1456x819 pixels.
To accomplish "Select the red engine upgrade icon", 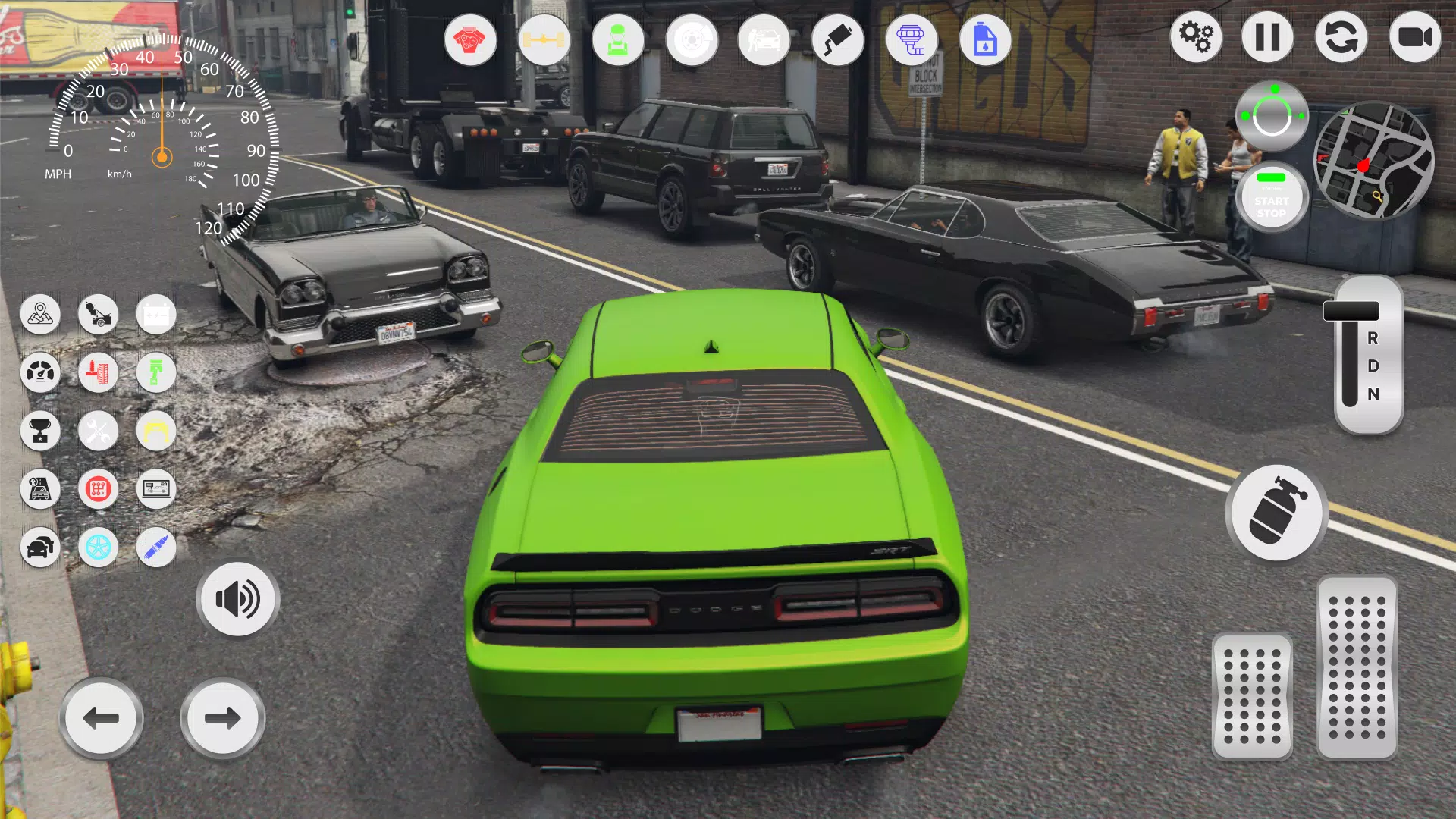I will tap(472, 39).
